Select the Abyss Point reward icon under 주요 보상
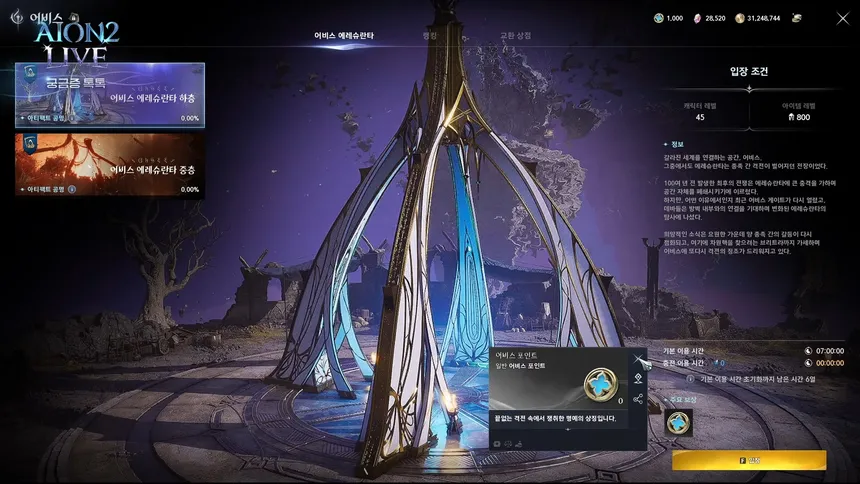Image resolution: width=860 pixels, height=484 pixels. [679, 422]
